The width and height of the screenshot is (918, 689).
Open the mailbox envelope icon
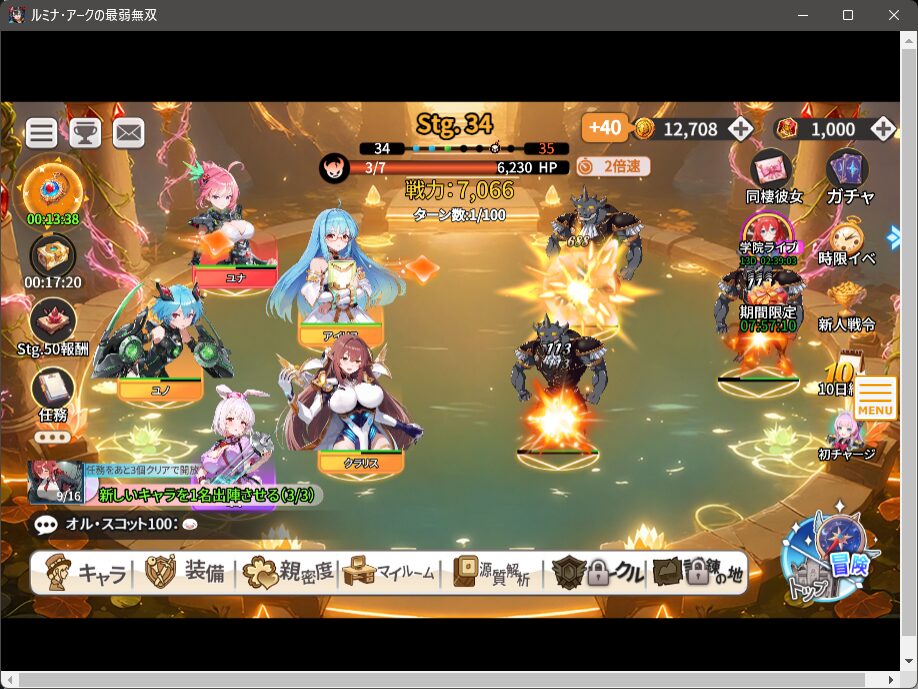(x=129, y=132)
